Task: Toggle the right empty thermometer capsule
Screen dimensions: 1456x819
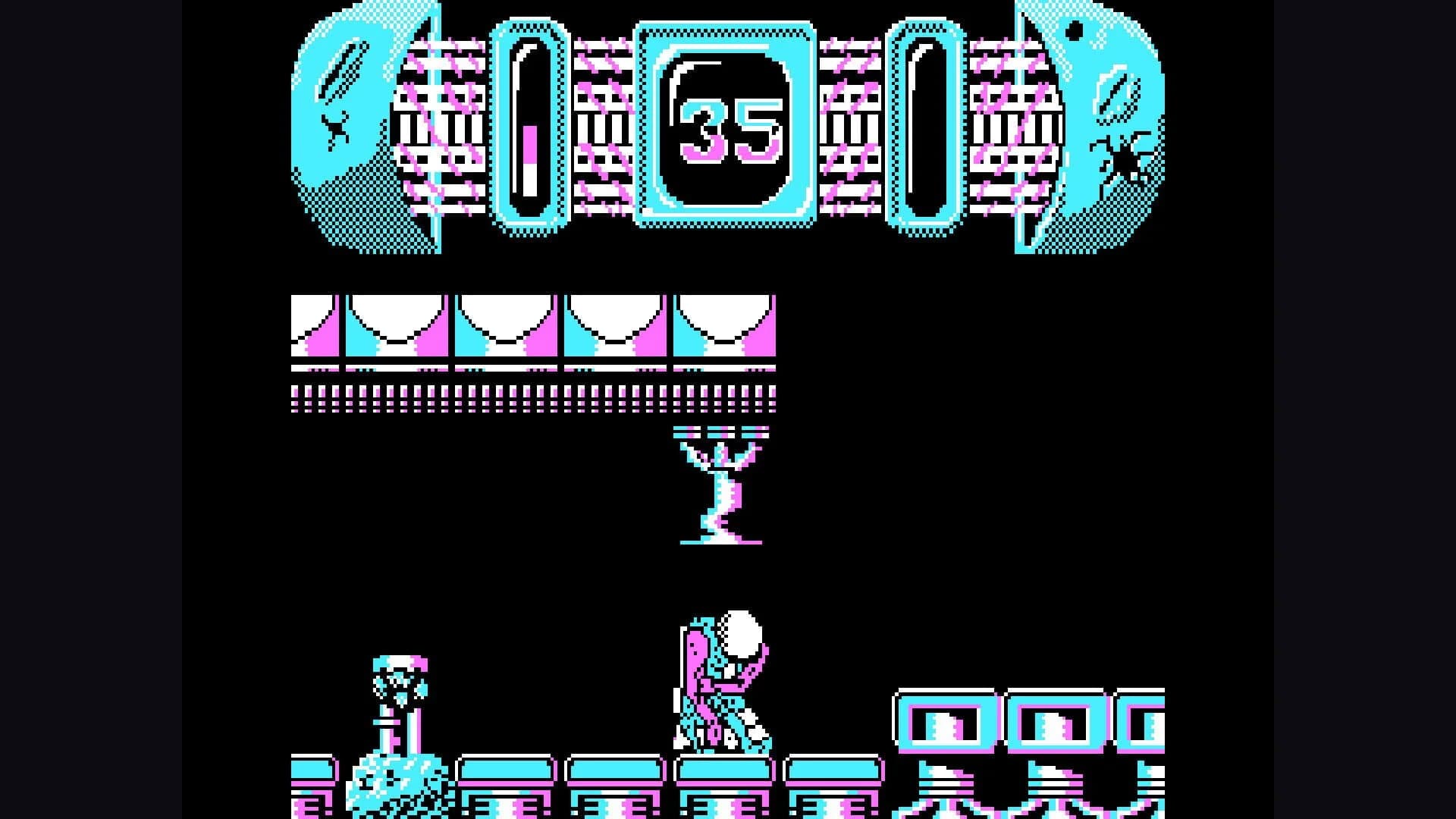Action: click(x=924, y=125)
